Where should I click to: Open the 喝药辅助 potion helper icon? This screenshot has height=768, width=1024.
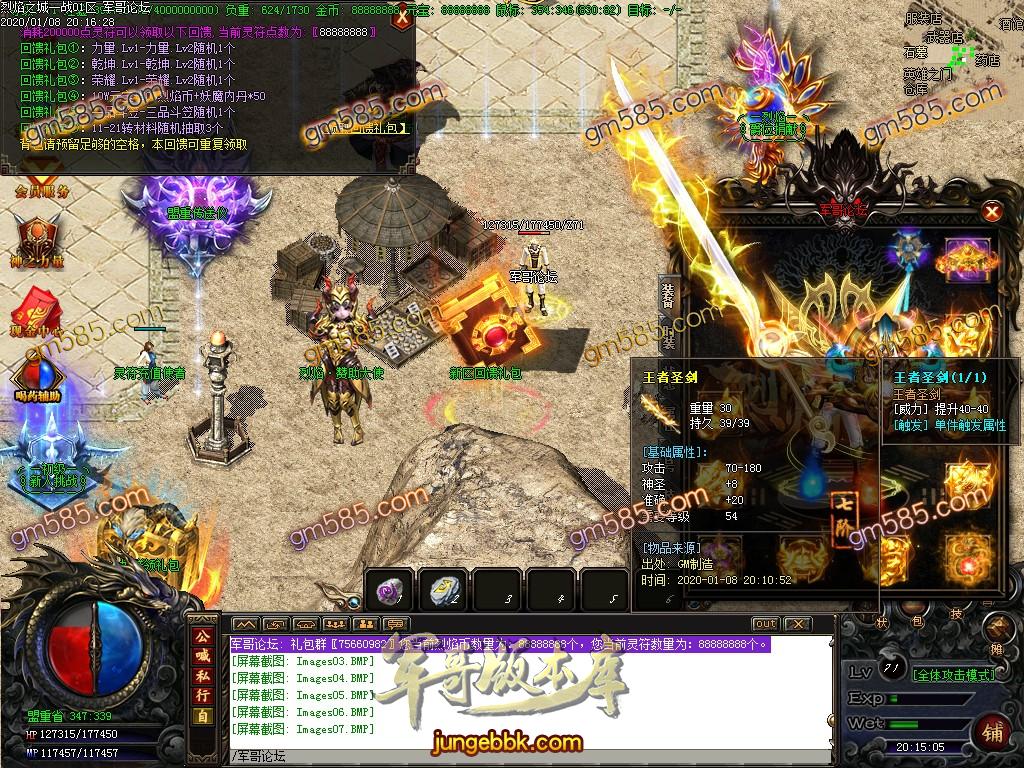coord(39,378)
